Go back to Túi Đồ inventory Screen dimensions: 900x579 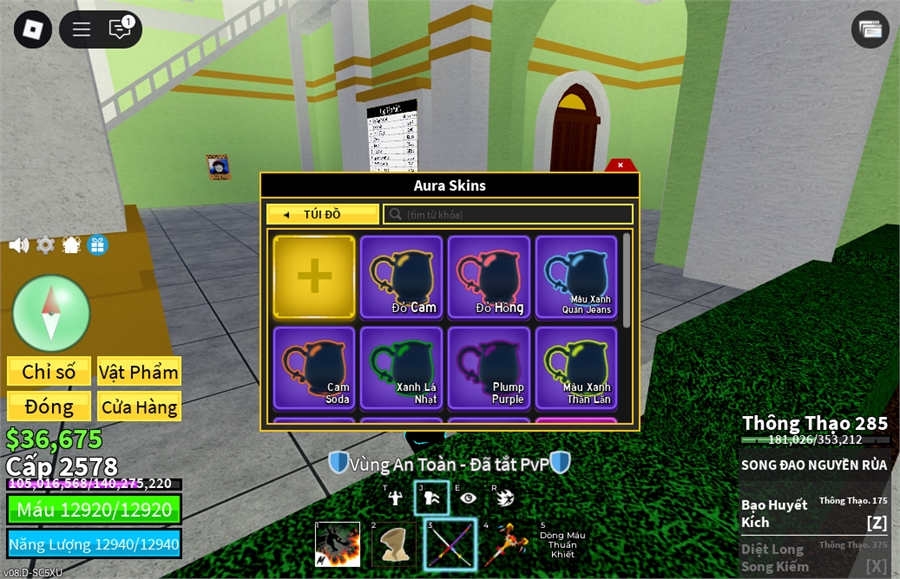tap(322, 214)
